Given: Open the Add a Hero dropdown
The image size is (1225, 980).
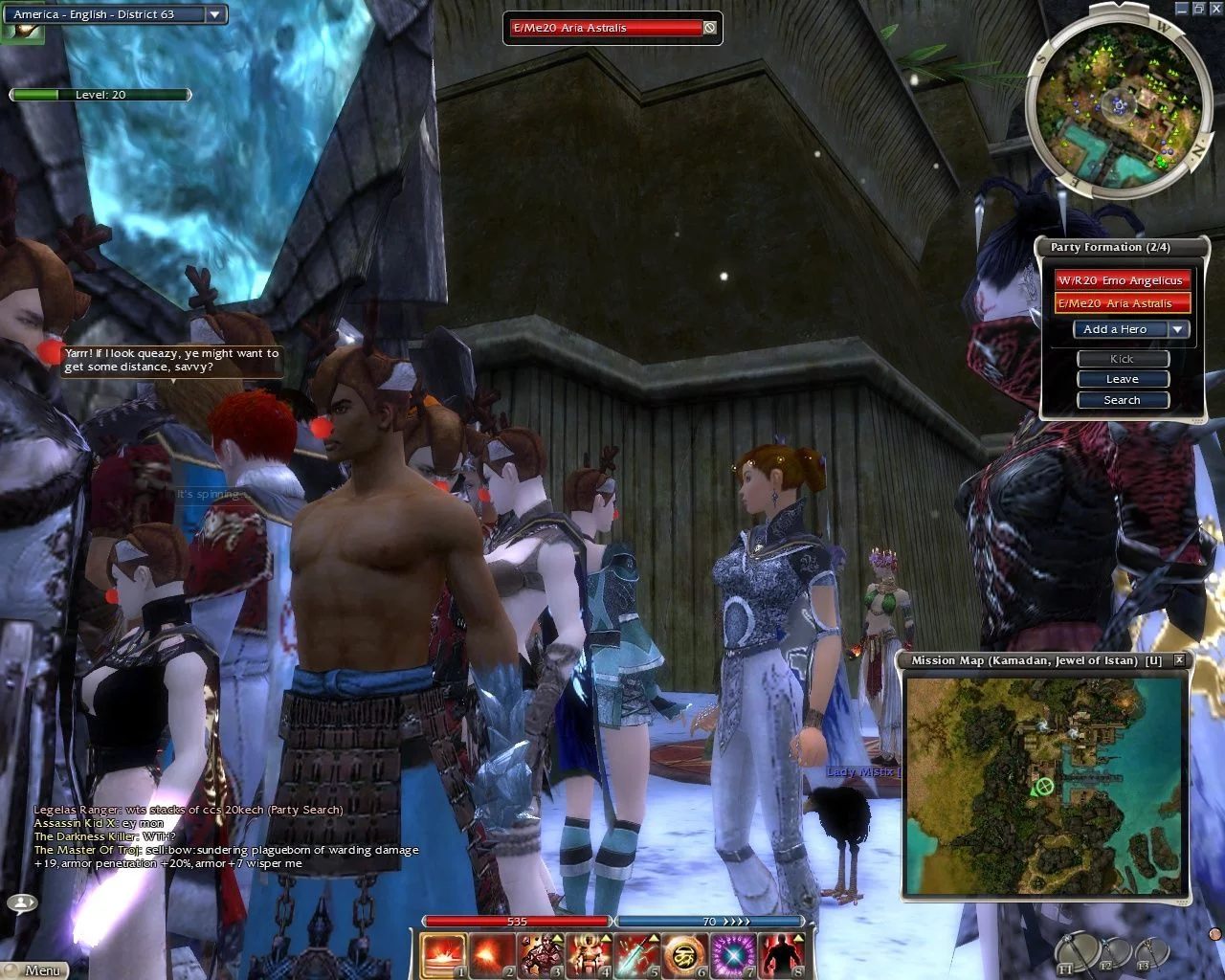Looking at the screenshot, I should [x=1178, y=329].
